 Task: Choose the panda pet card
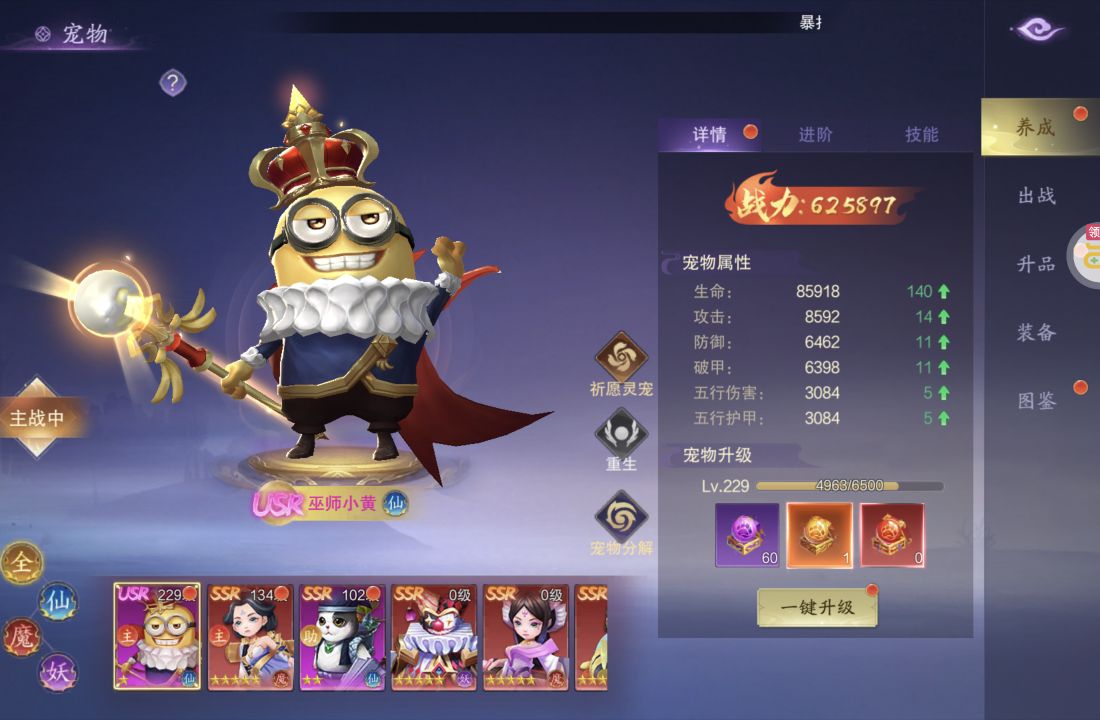[x=342, y=637]
